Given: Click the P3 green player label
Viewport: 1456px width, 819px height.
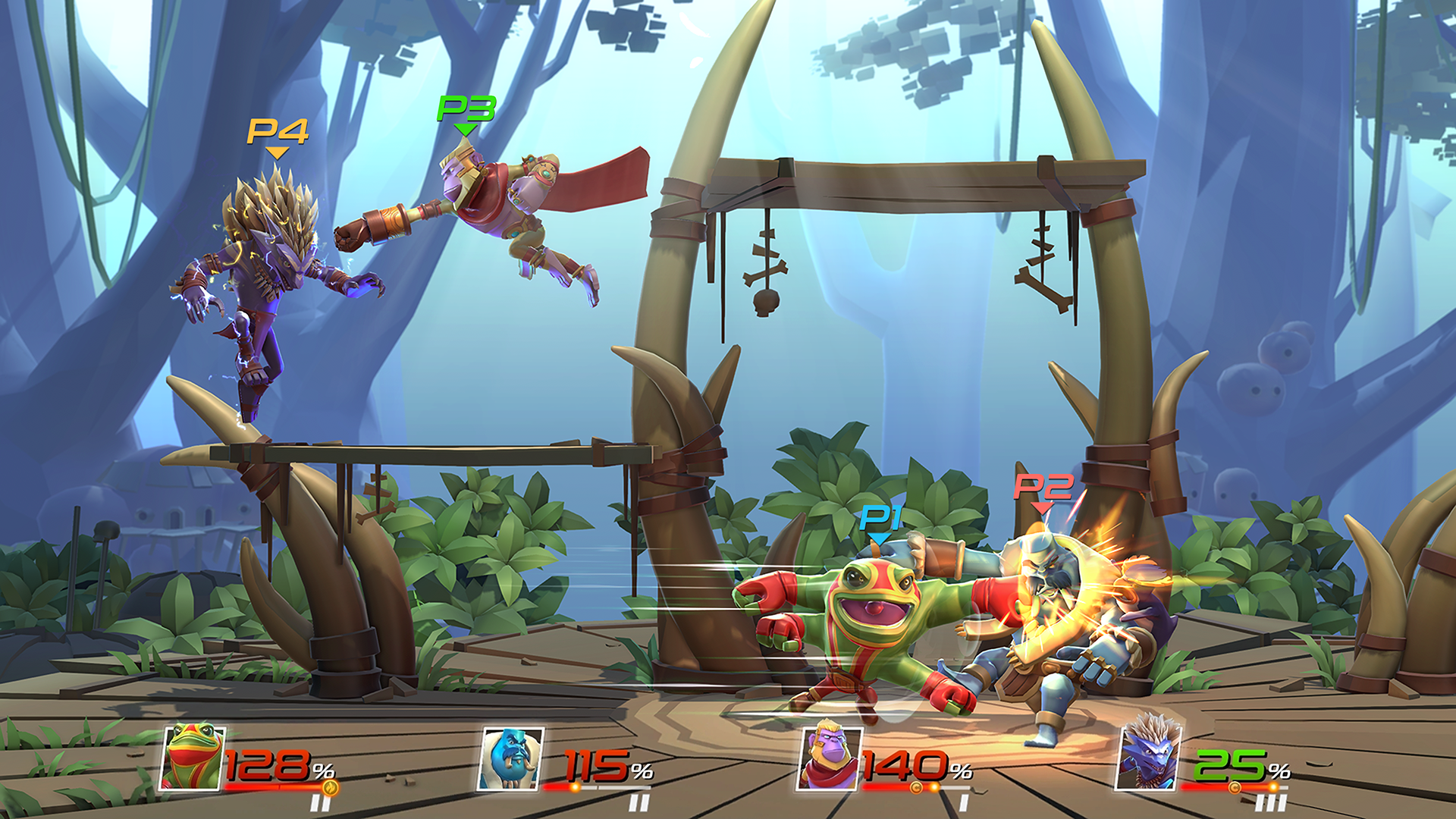Looking at the screenshot, I should (466, 110).
